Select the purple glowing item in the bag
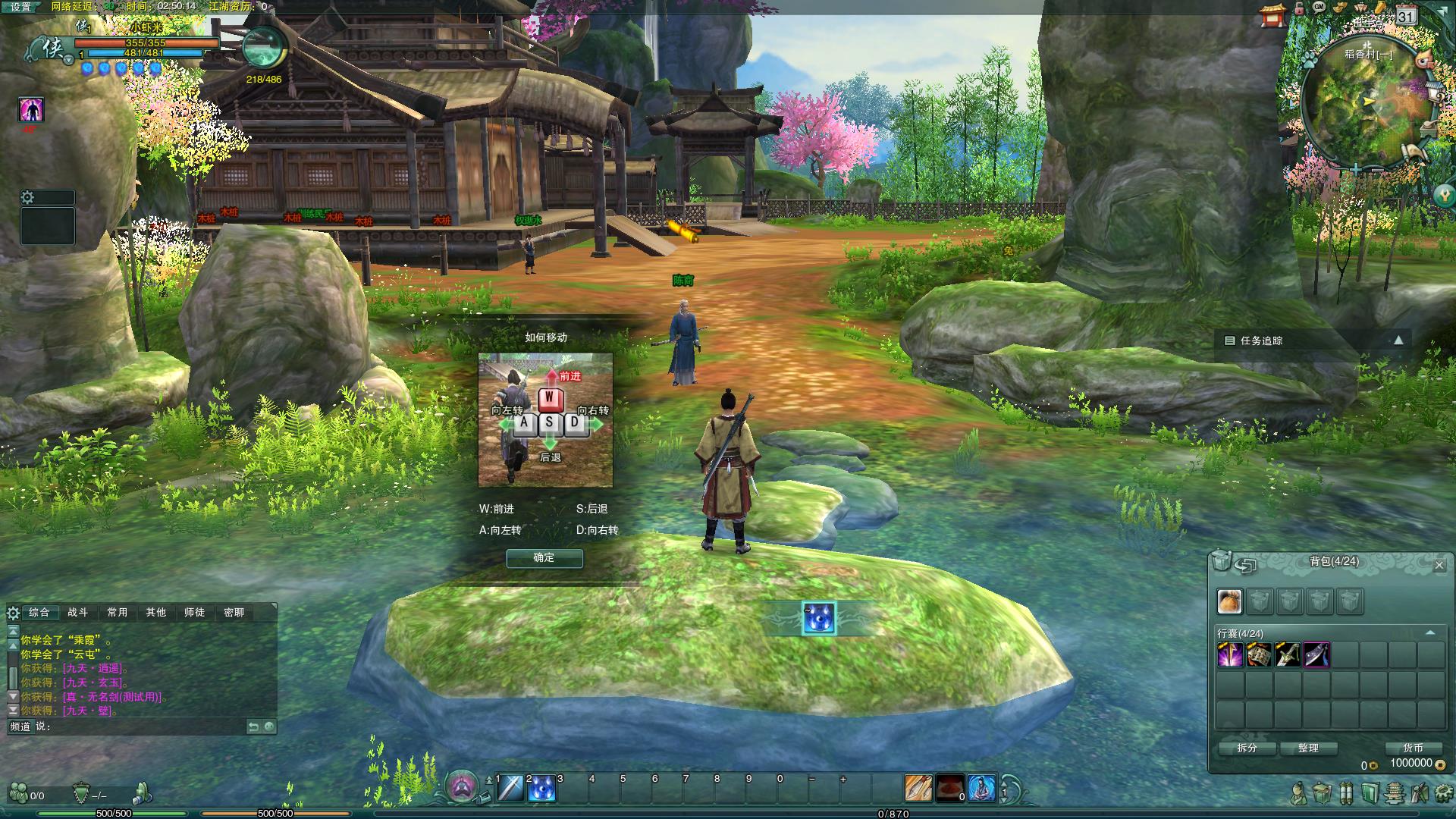The width and height of the screenshot is (1456, 819). (1230, 654)
